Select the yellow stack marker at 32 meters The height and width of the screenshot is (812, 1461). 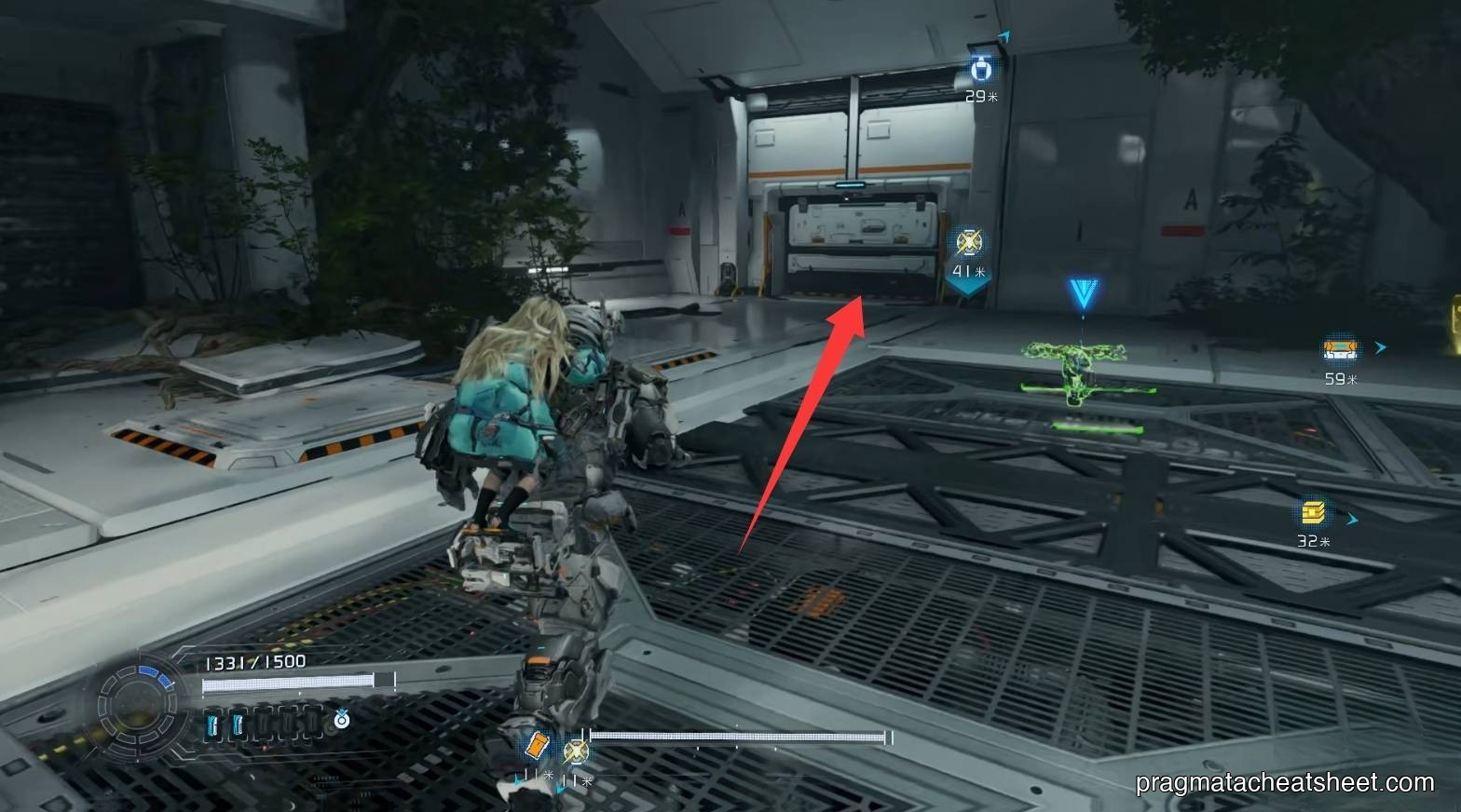point(1314,513)
